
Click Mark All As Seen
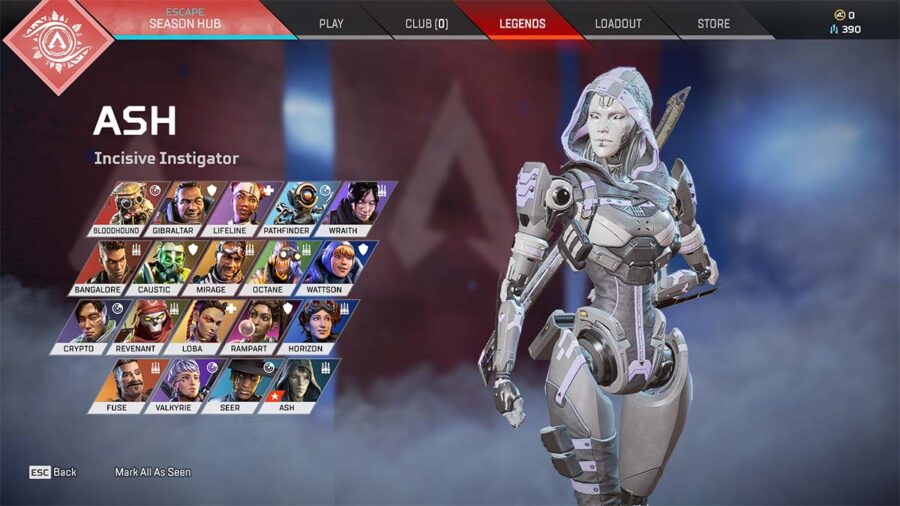click(x=152, y=472)
